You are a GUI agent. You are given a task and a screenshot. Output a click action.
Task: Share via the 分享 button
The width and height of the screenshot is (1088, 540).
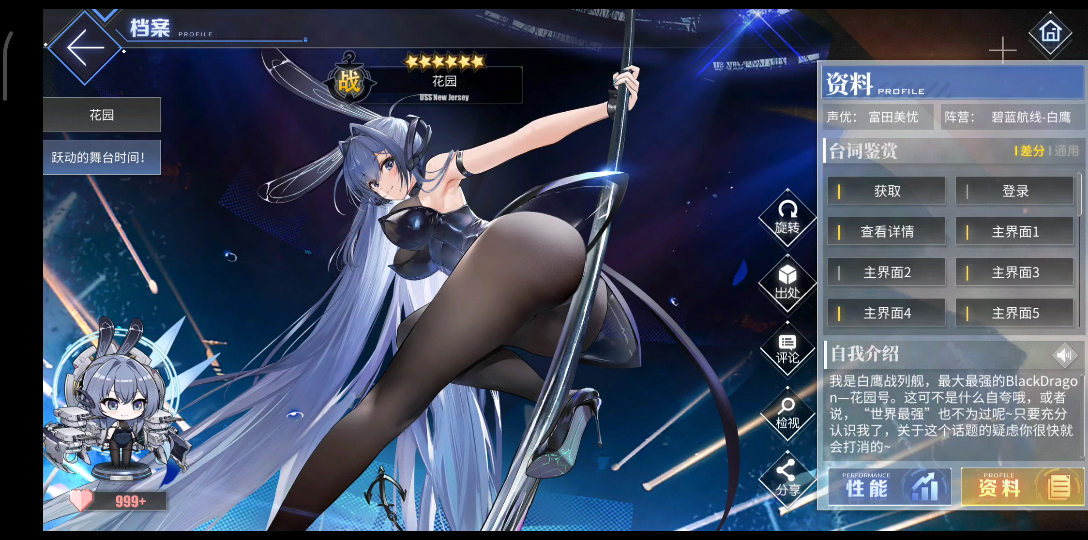[x=787, y=478]
